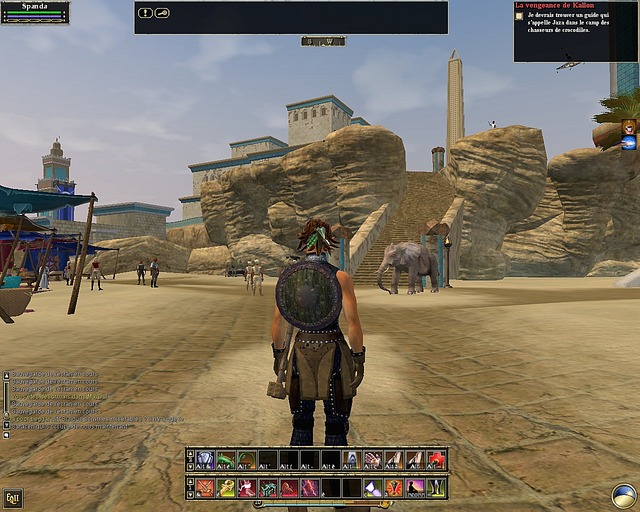Screen dimensions: 640x512
Task: Open the globe icon in the corner
Action: pyautogui.click(x=625, y=495)
